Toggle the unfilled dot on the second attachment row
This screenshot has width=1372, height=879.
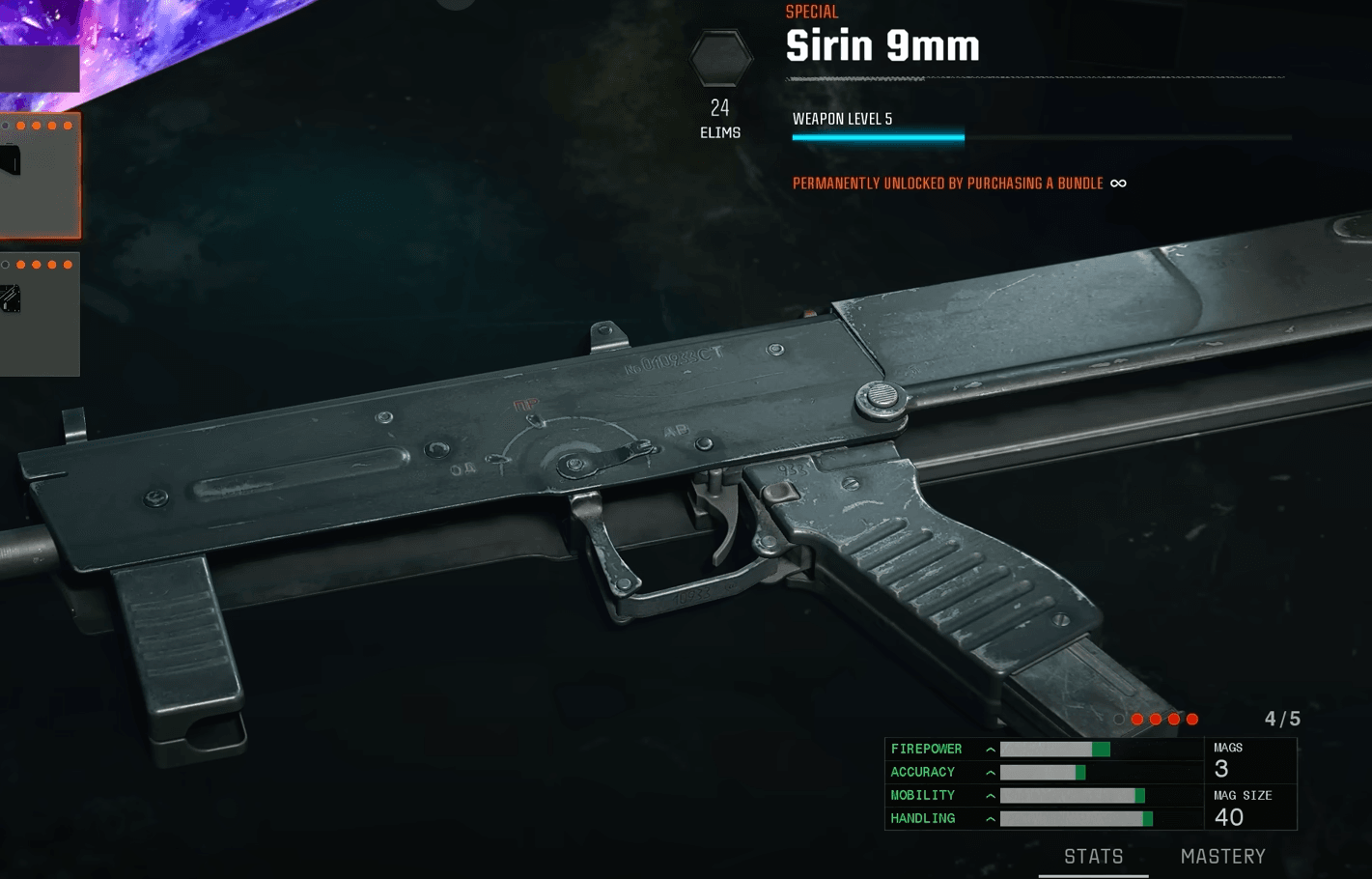(6, 264)
